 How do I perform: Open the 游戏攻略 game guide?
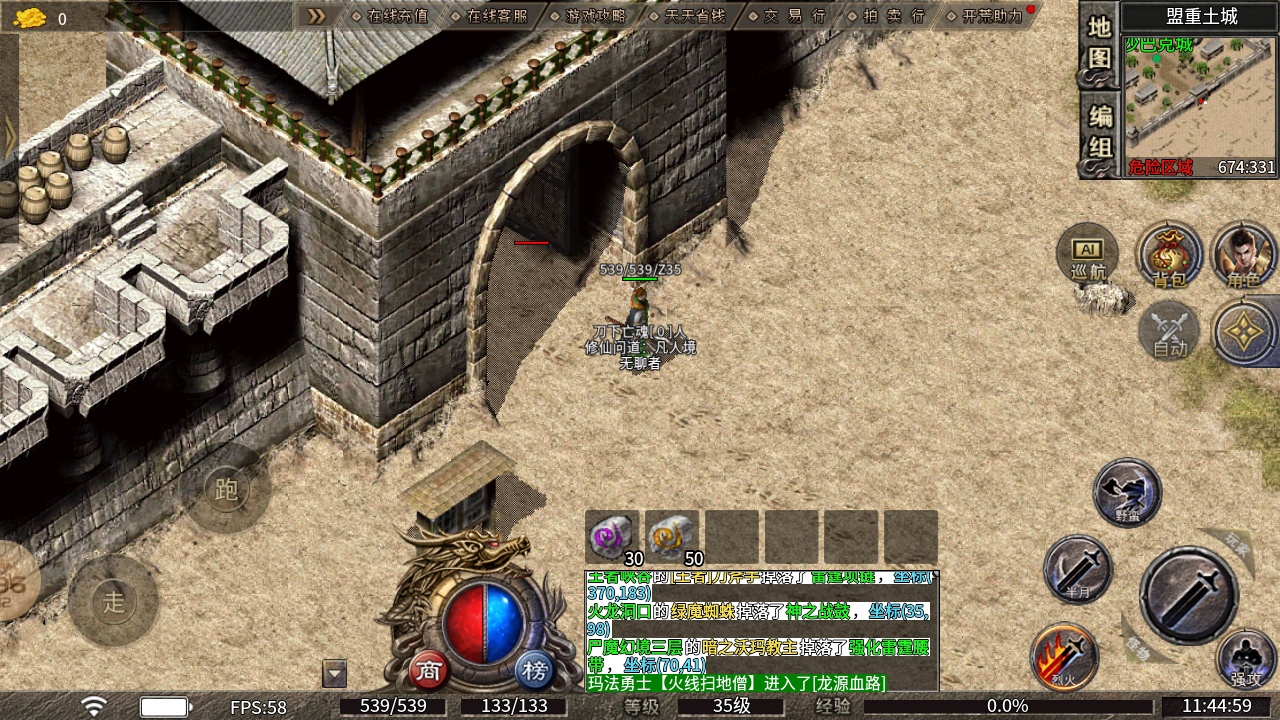589,16
